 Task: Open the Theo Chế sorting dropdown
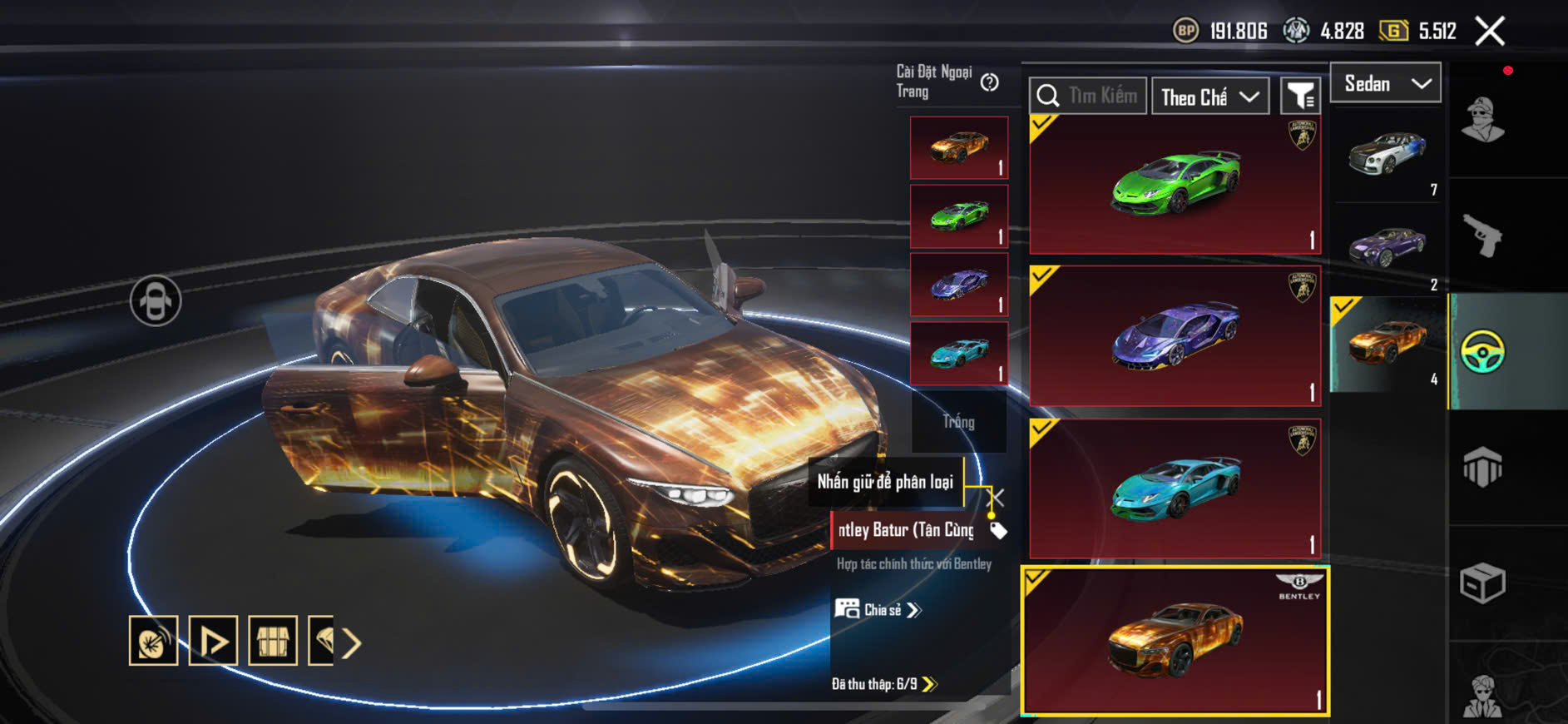point(1209,97)
